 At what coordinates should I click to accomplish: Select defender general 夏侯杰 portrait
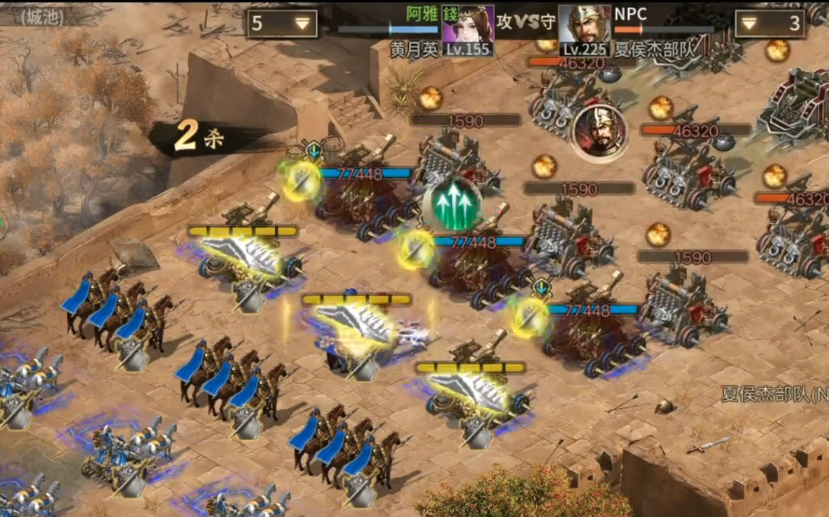583,24
